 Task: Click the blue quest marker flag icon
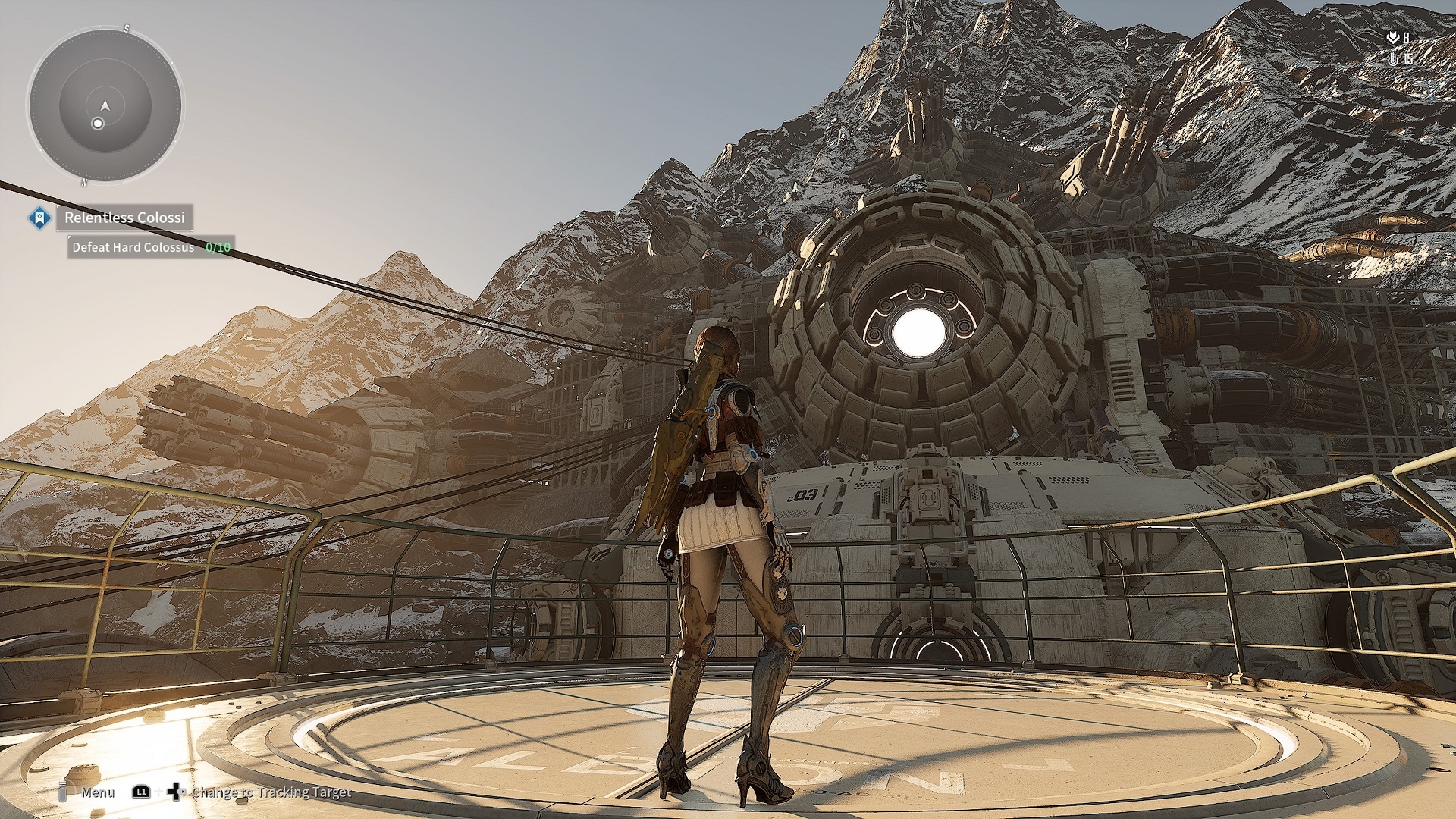tap(39, 218)
